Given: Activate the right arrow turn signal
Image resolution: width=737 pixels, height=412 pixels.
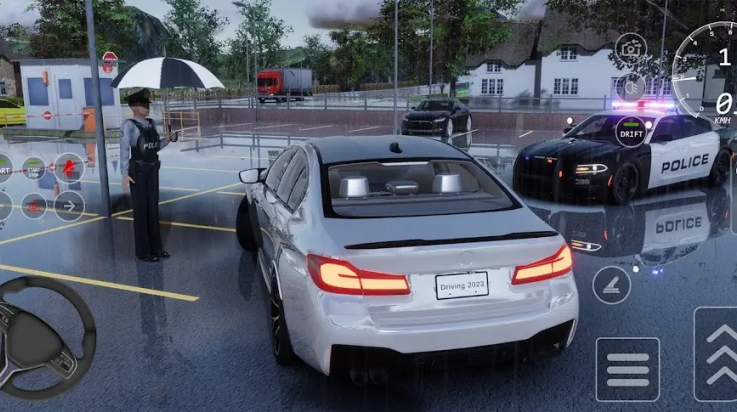Looking at the screenshot, I should click(69, 206).
